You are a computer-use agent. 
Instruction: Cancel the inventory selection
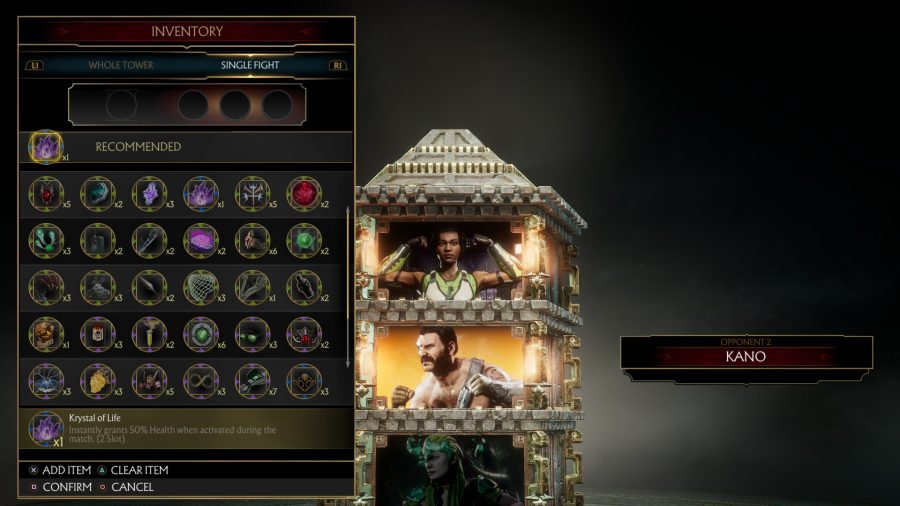point(126,487)
